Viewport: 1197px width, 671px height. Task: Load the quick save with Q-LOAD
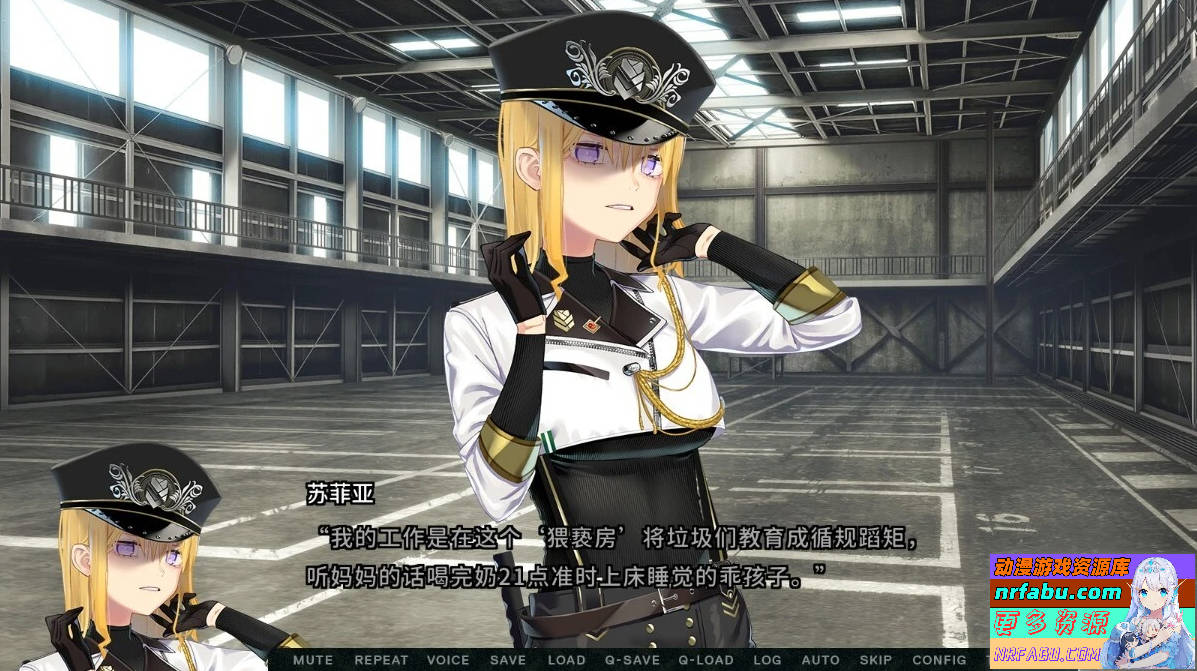coord(706,660)
